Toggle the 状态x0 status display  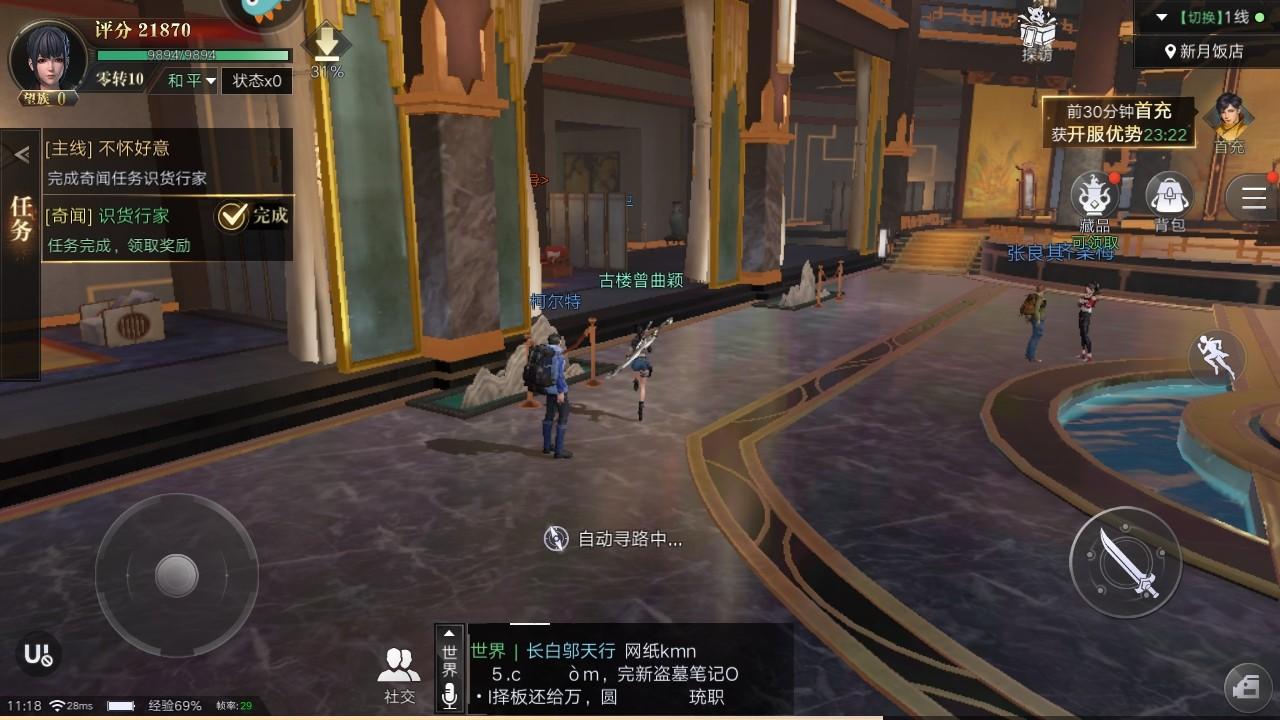pyautogui.click(x=259, y=81)
